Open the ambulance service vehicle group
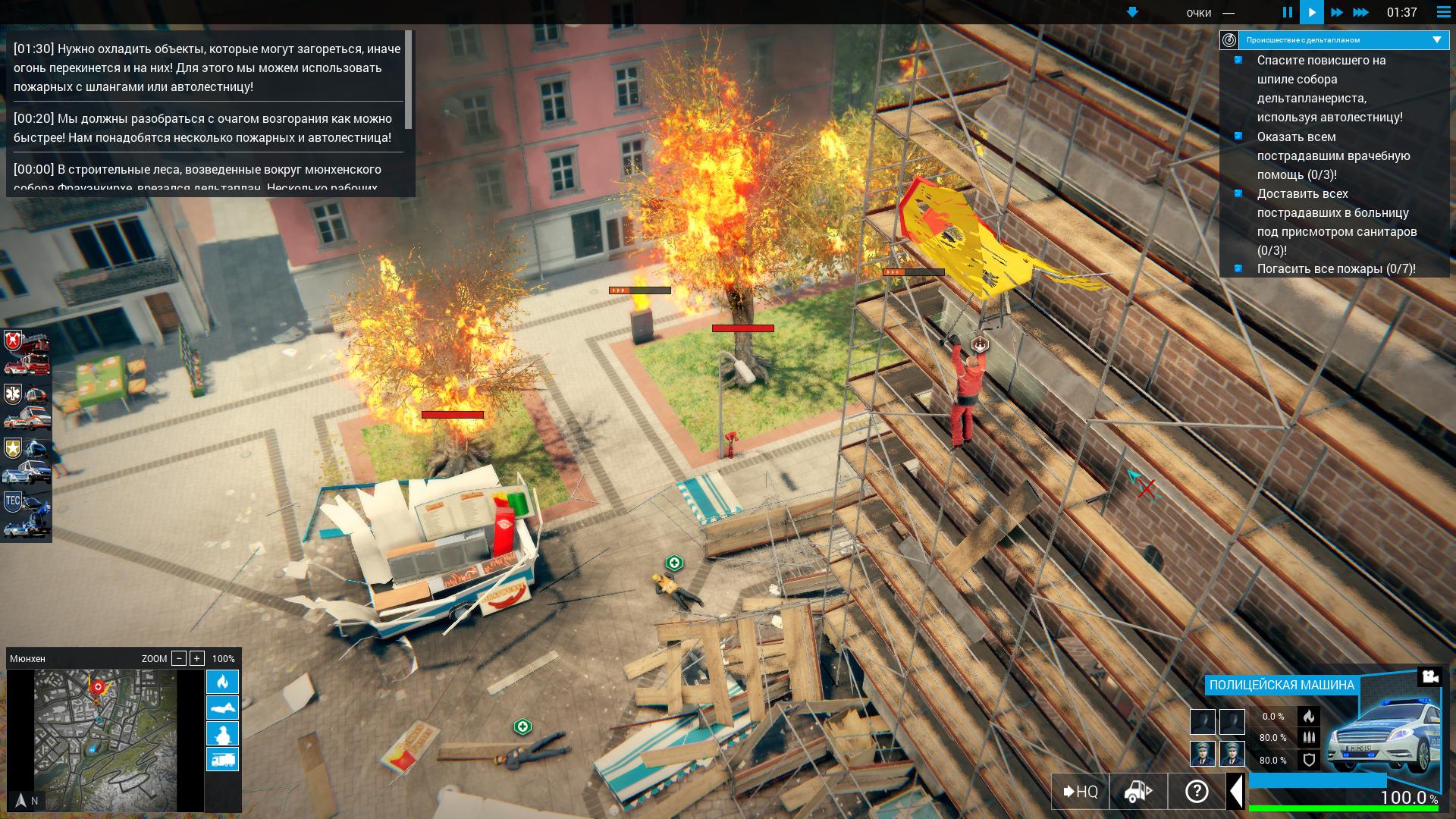The width and height of the screenshot is (1456, 819). coord(27,407)
